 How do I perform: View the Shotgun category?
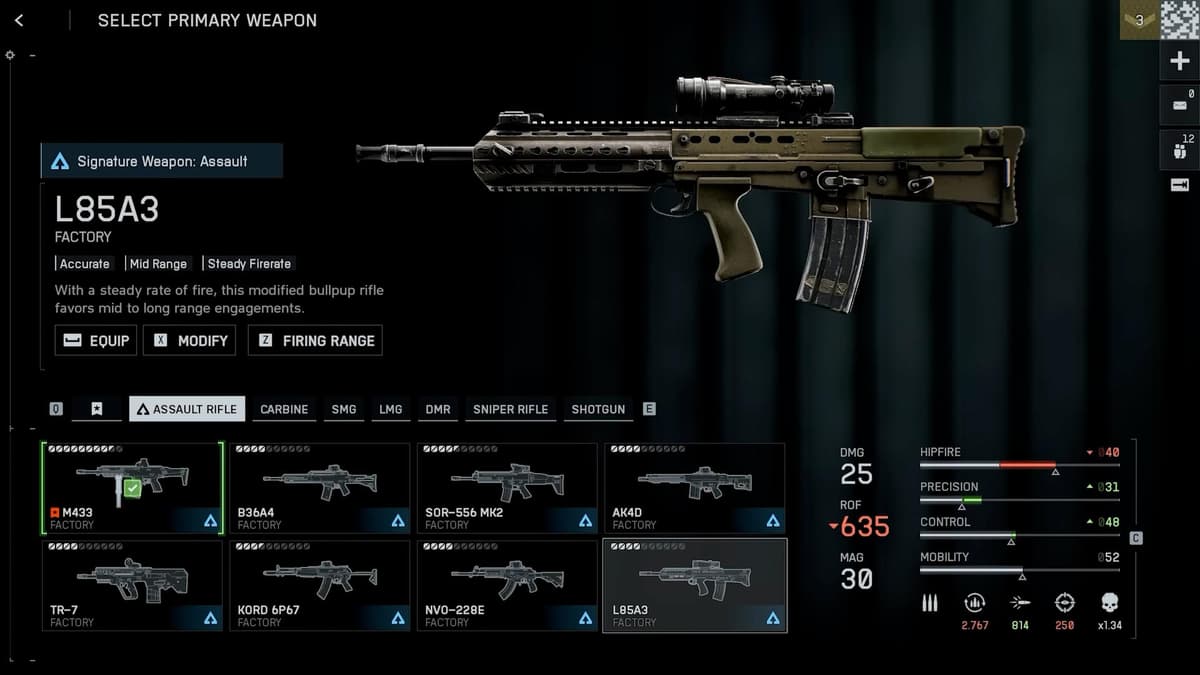[598, 409]
